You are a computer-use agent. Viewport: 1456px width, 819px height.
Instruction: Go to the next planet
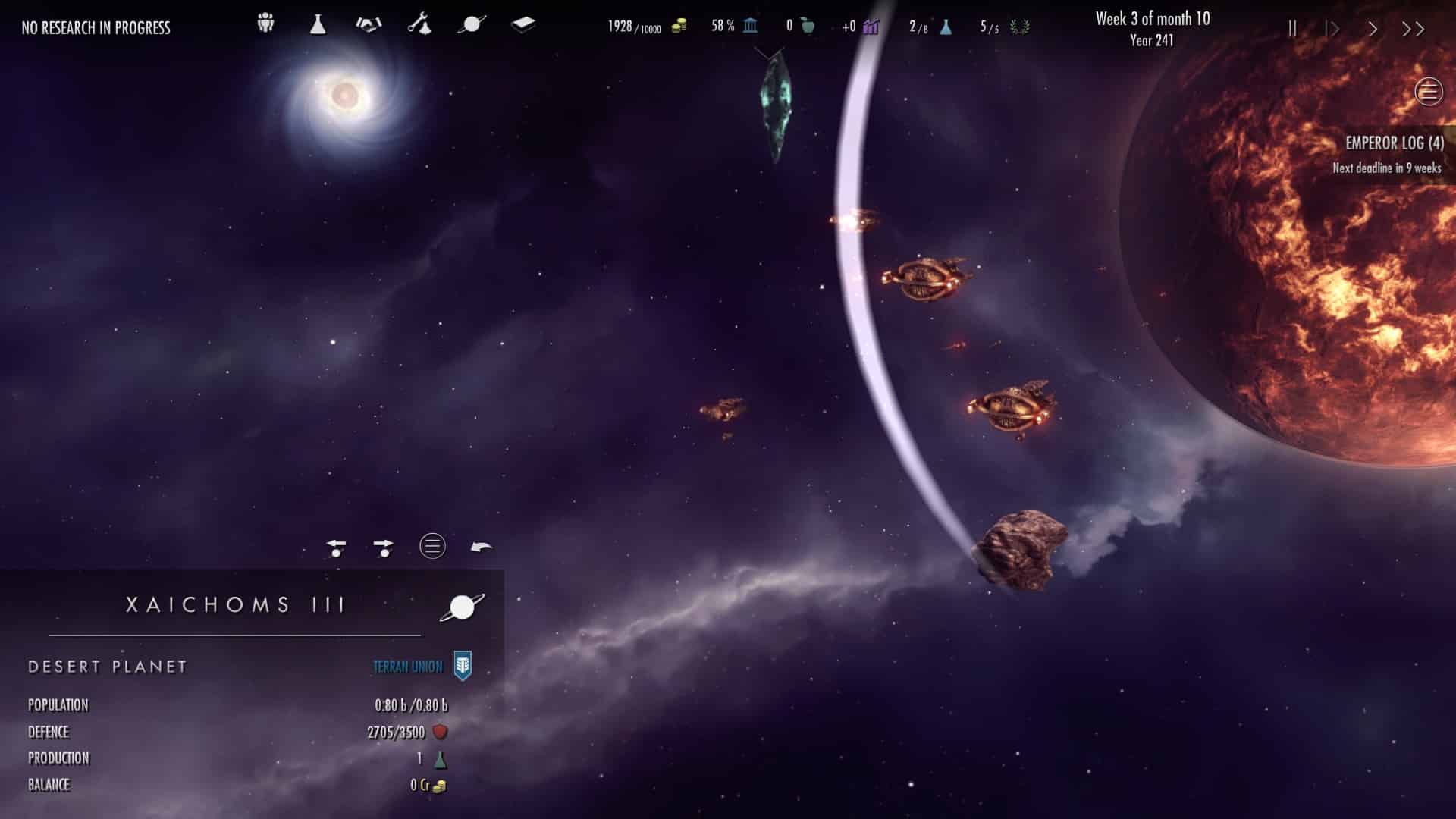tap(384, 547)
